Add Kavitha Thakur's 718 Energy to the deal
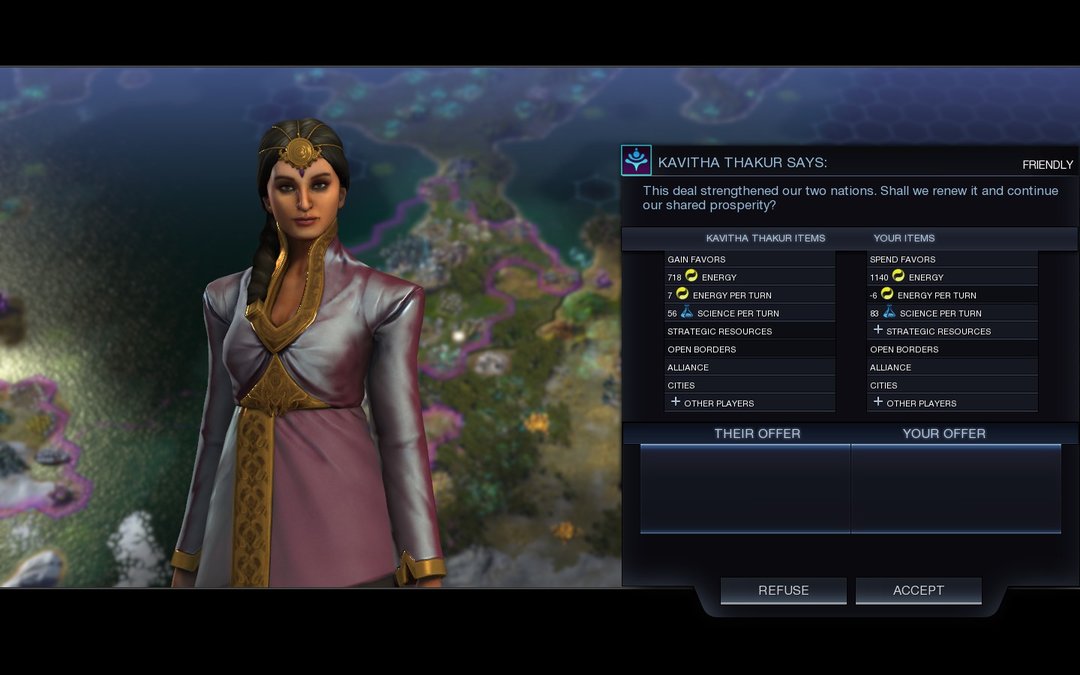 [749, 277]
